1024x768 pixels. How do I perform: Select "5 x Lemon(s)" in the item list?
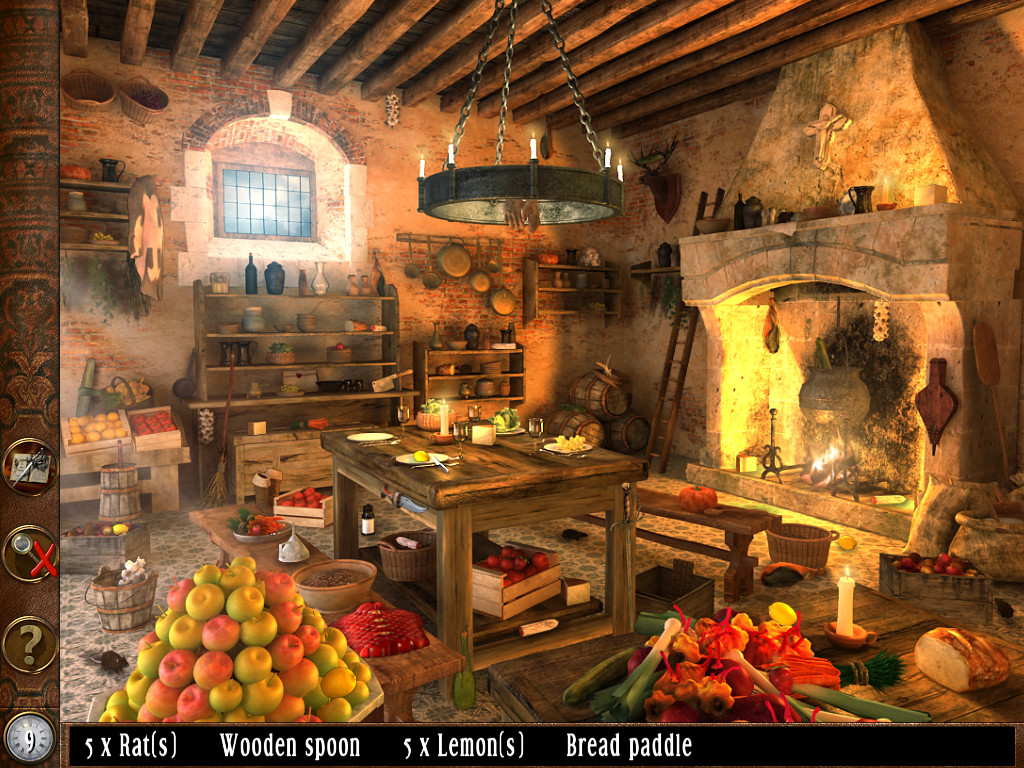tap(463, 745)
